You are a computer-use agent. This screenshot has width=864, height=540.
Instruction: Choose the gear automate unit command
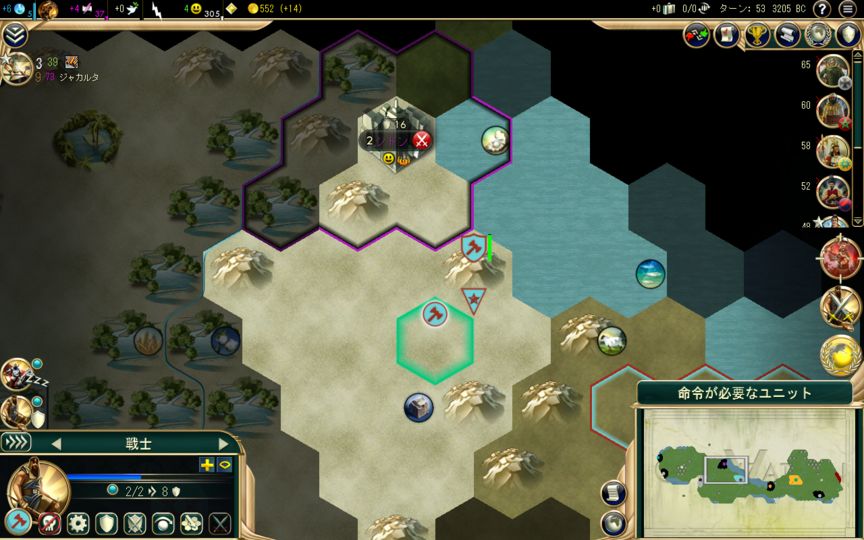point(77,522)
